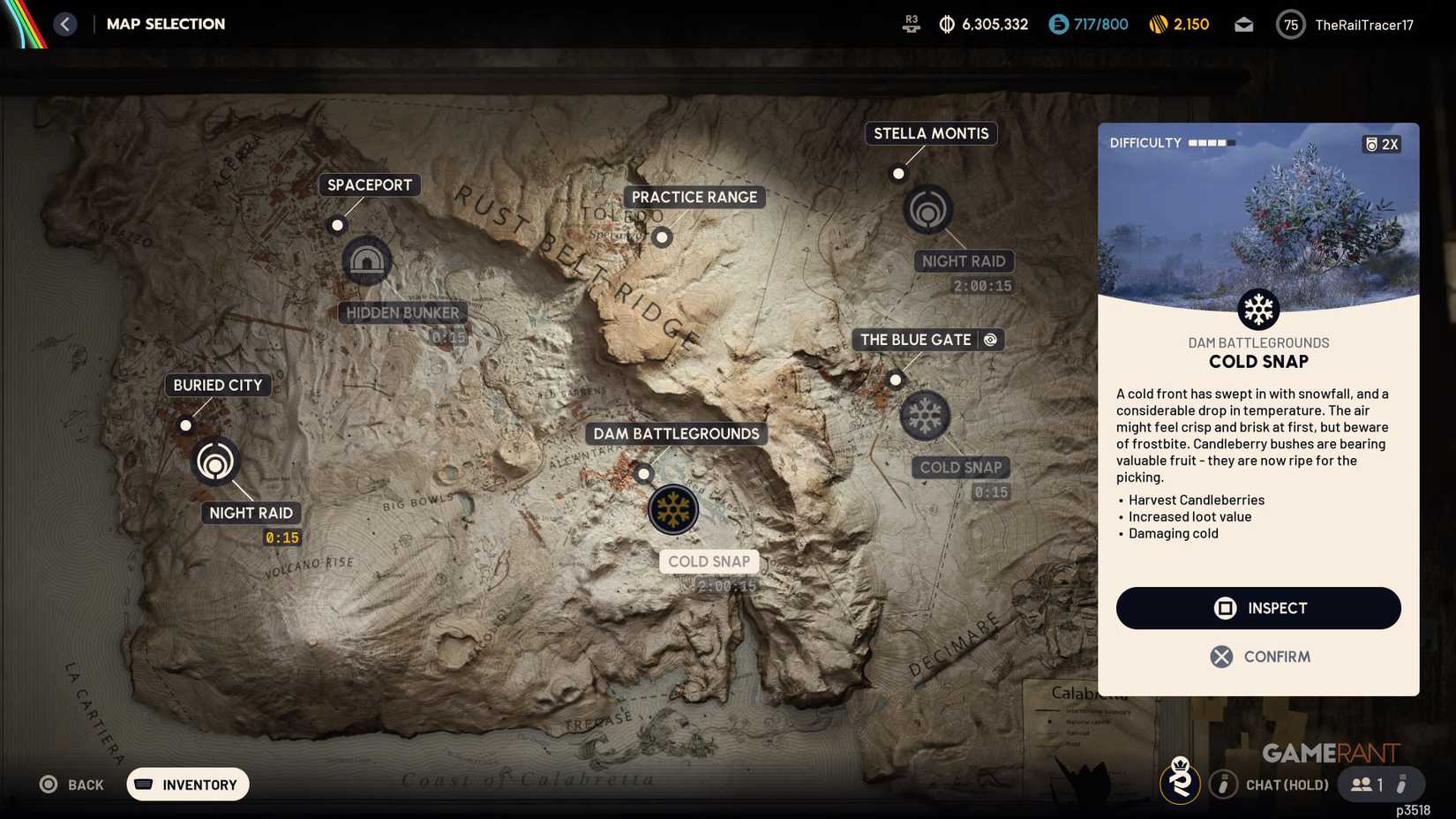This screenshot has width=1456, height=819.
Task: Open the 2X multiplier badge on the mission card
Action: coord(1382,143)
